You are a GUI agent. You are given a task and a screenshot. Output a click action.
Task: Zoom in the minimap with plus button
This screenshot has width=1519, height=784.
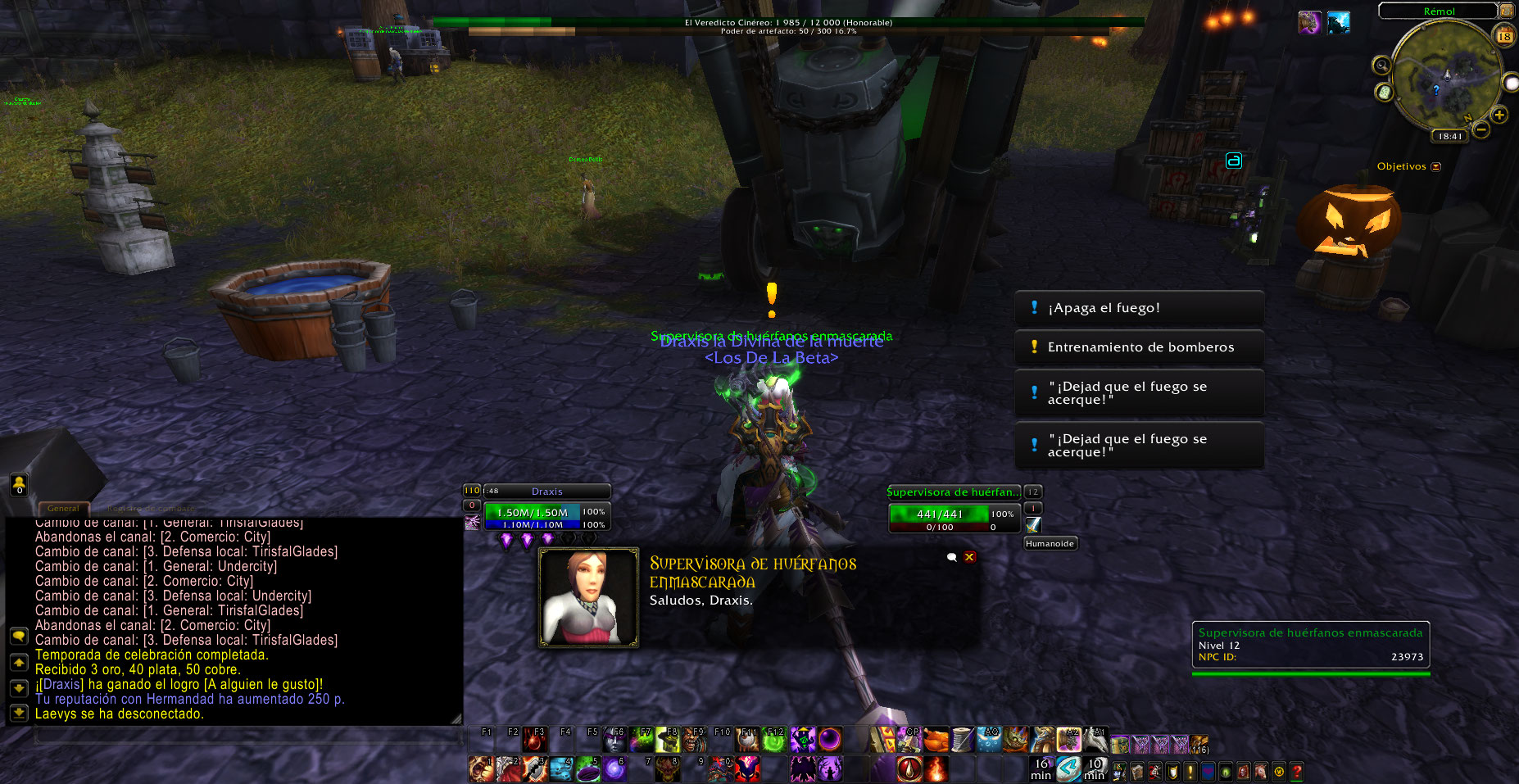1499,116
